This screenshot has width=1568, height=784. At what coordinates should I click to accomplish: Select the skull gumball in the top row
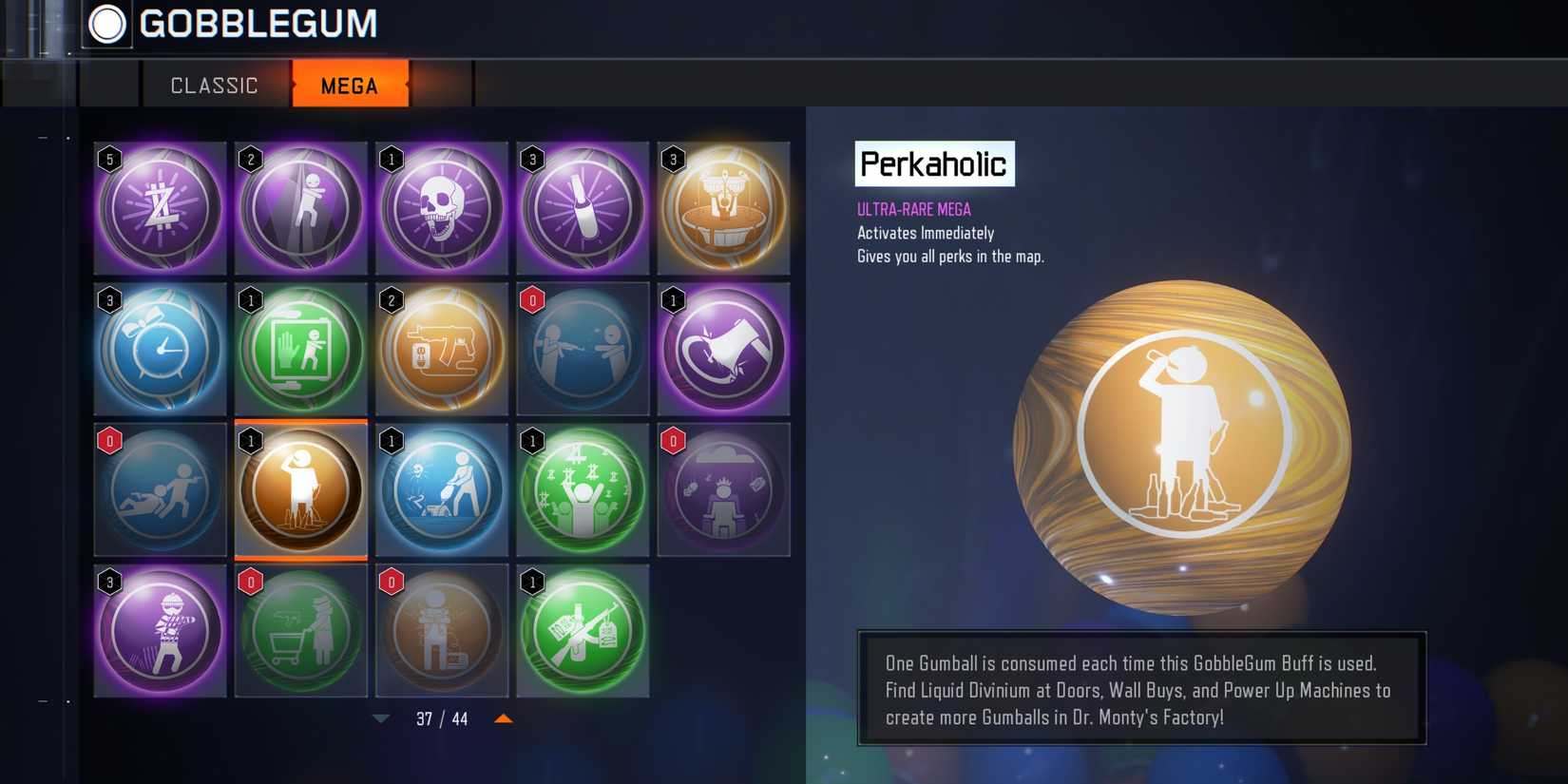click(x=441, y=208)
